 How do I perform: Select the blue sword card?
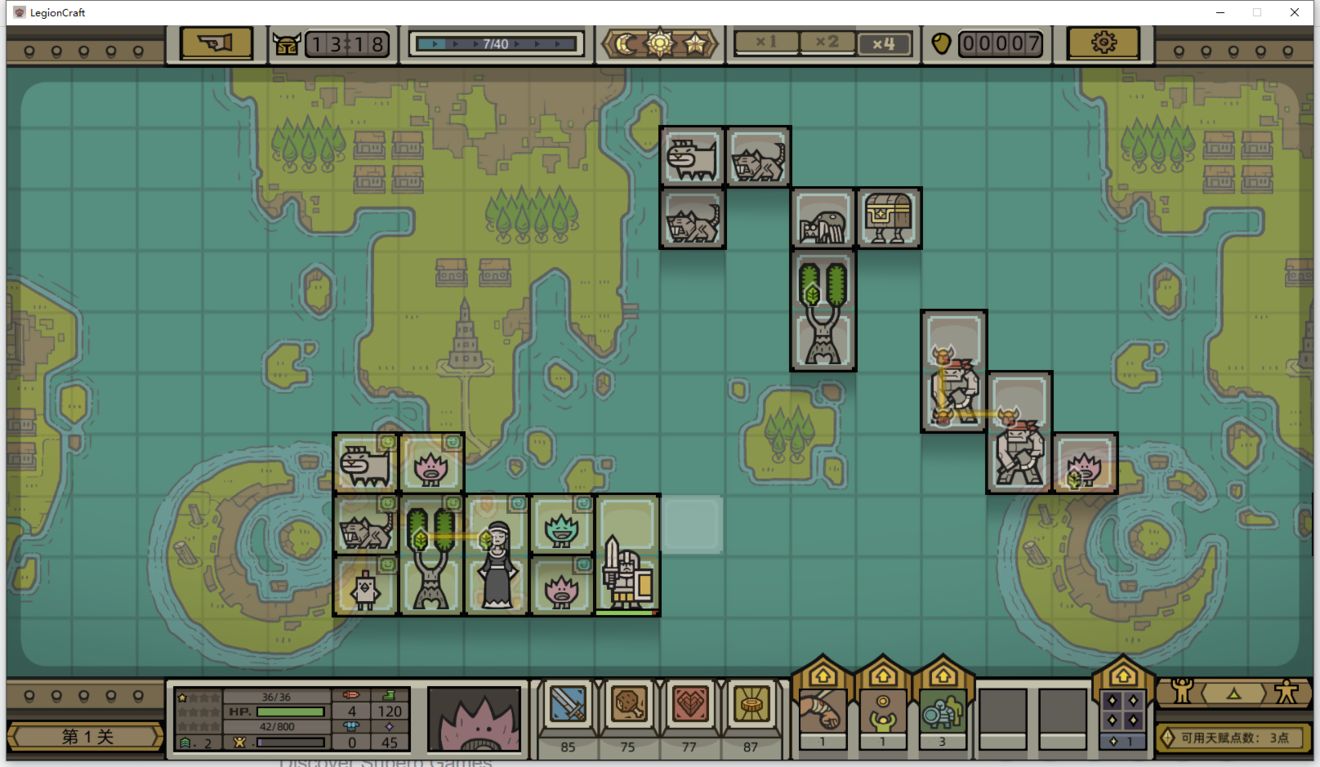(x=568, y=706)
